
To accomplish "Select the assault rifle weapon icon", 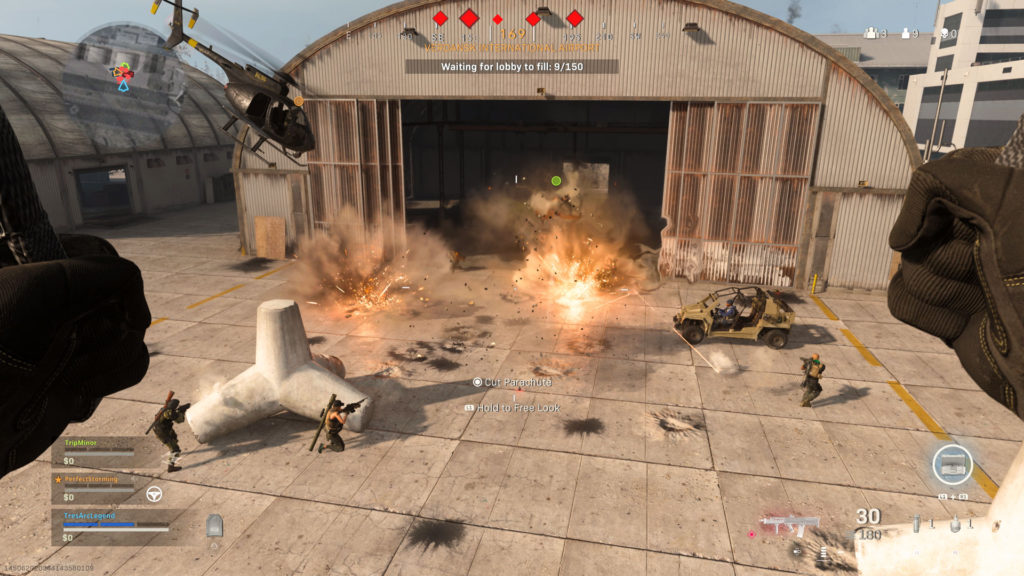I will 790,523.
